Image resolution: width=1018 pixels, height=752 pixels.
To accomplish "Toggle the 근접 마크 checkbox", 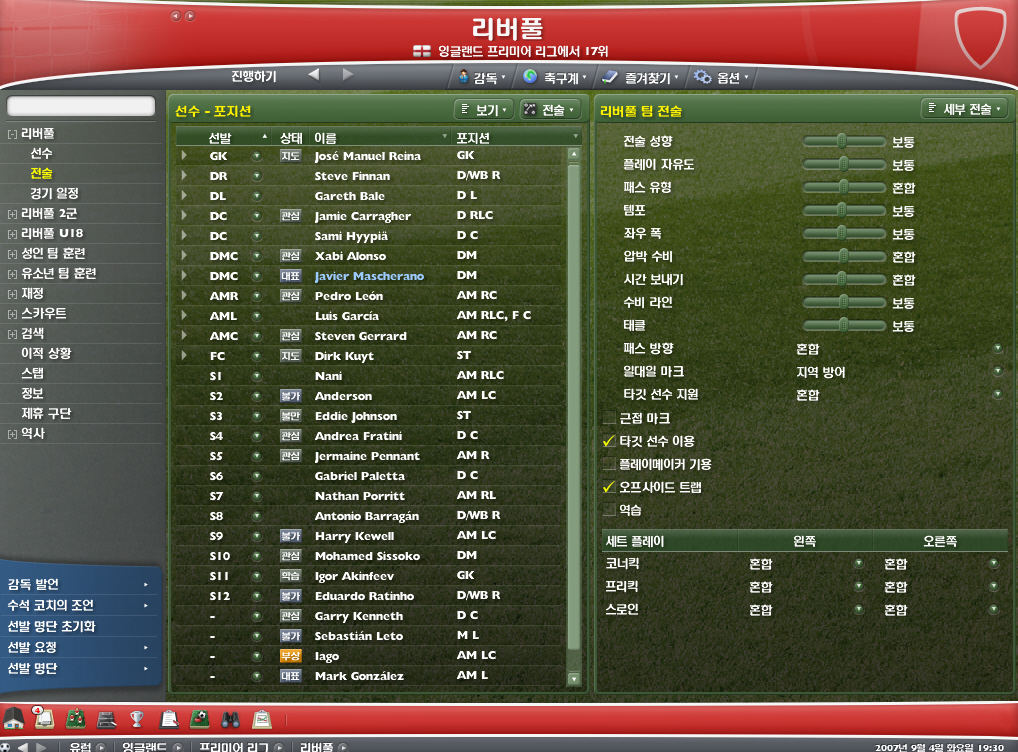I will click(x=609, y=419).
